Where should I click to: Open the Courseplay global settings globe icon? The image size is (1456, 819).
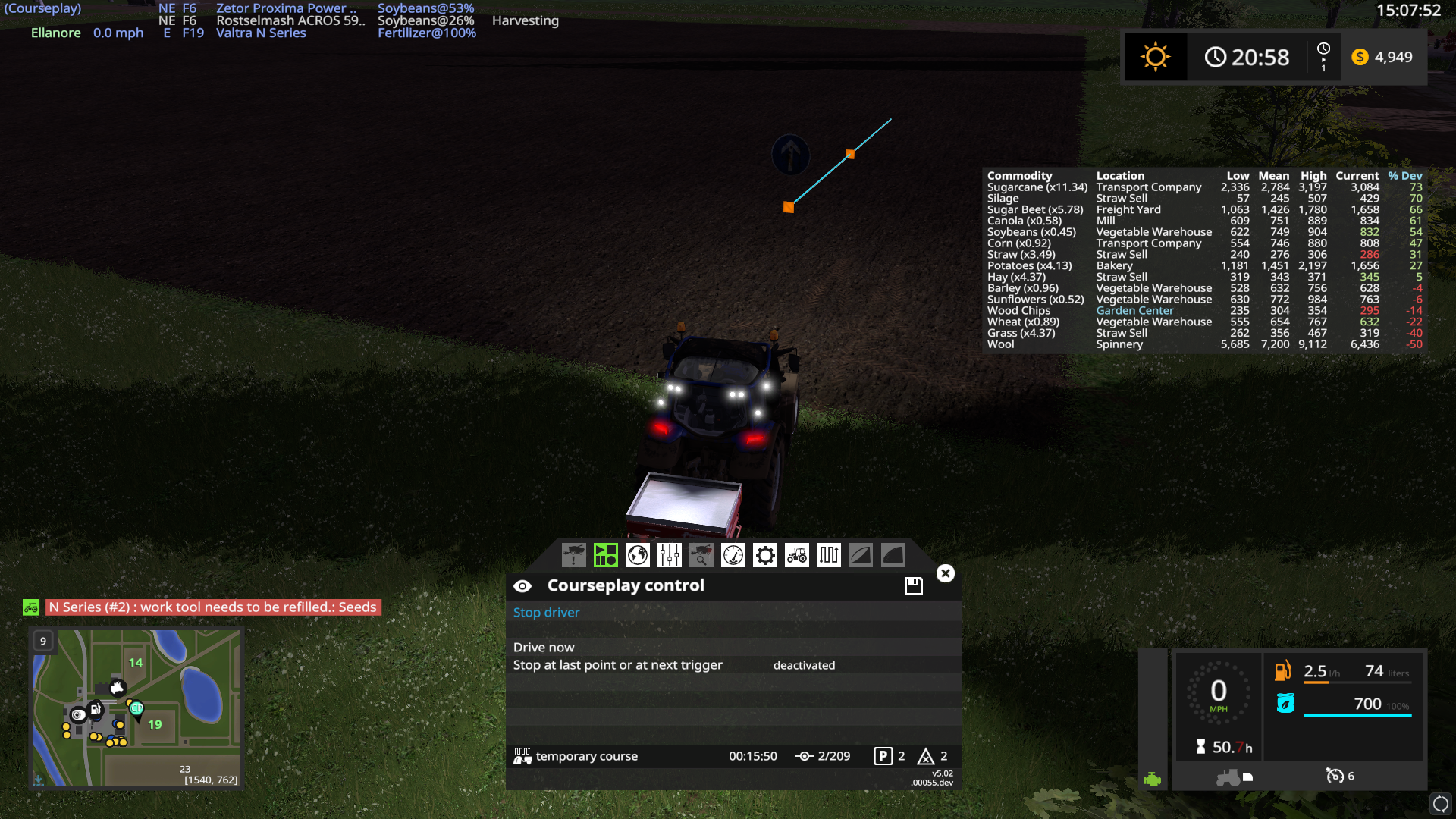click(x=637, y=554)
